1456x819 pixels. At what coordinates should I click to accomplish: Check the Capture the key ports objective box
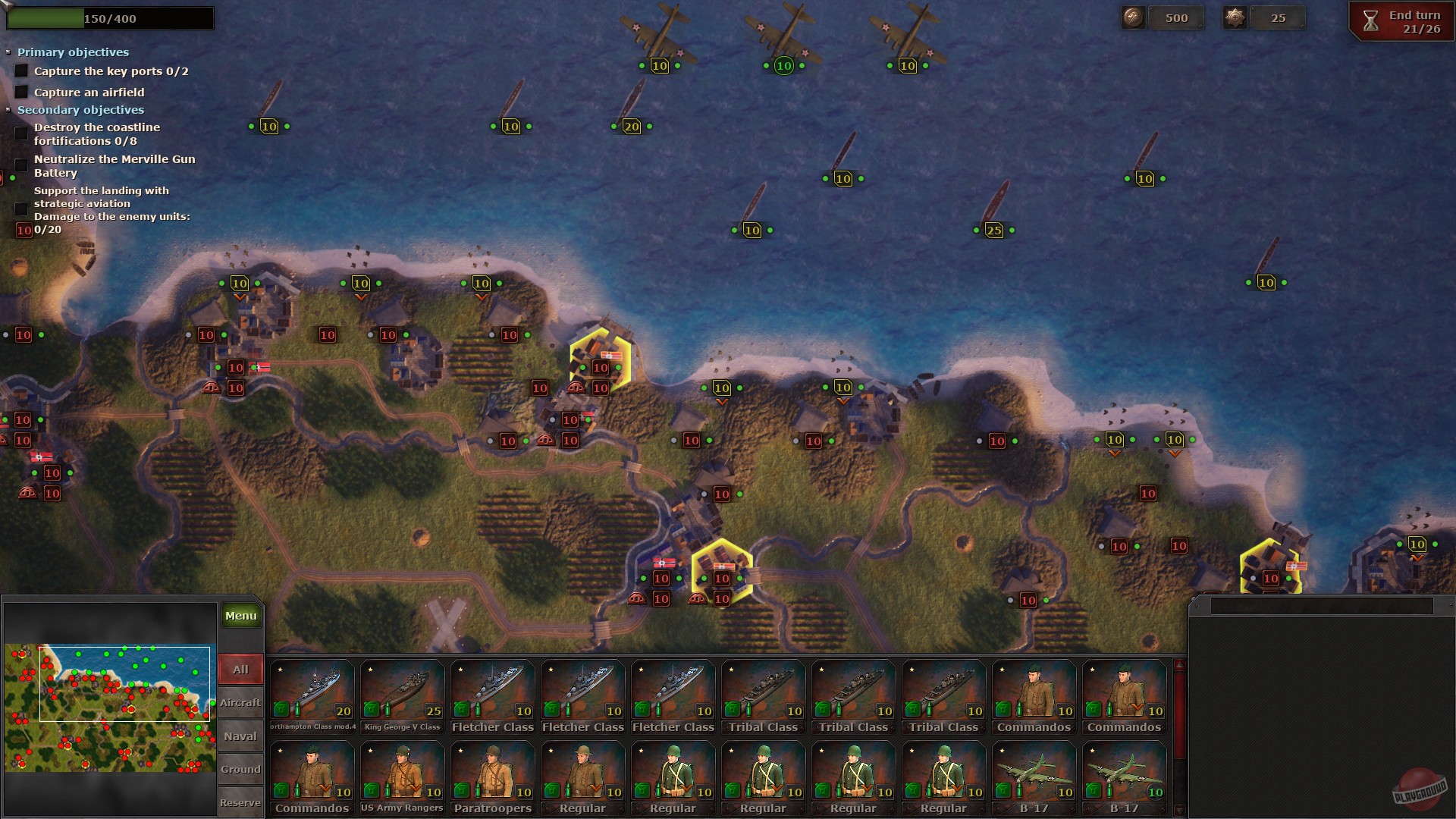point(20,71)
